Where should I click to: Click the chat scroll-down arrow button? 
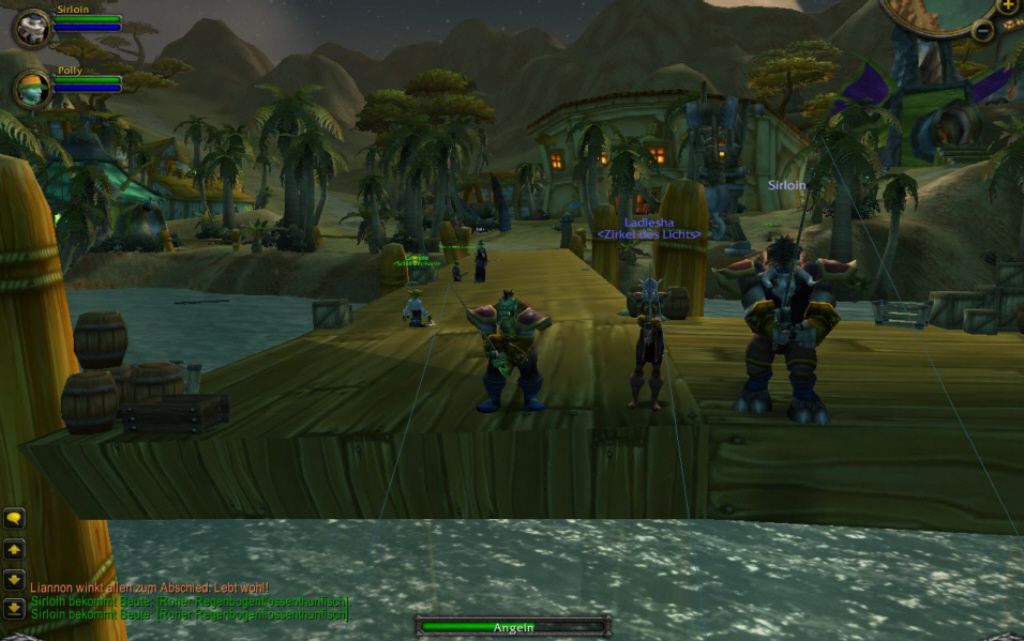14,579
